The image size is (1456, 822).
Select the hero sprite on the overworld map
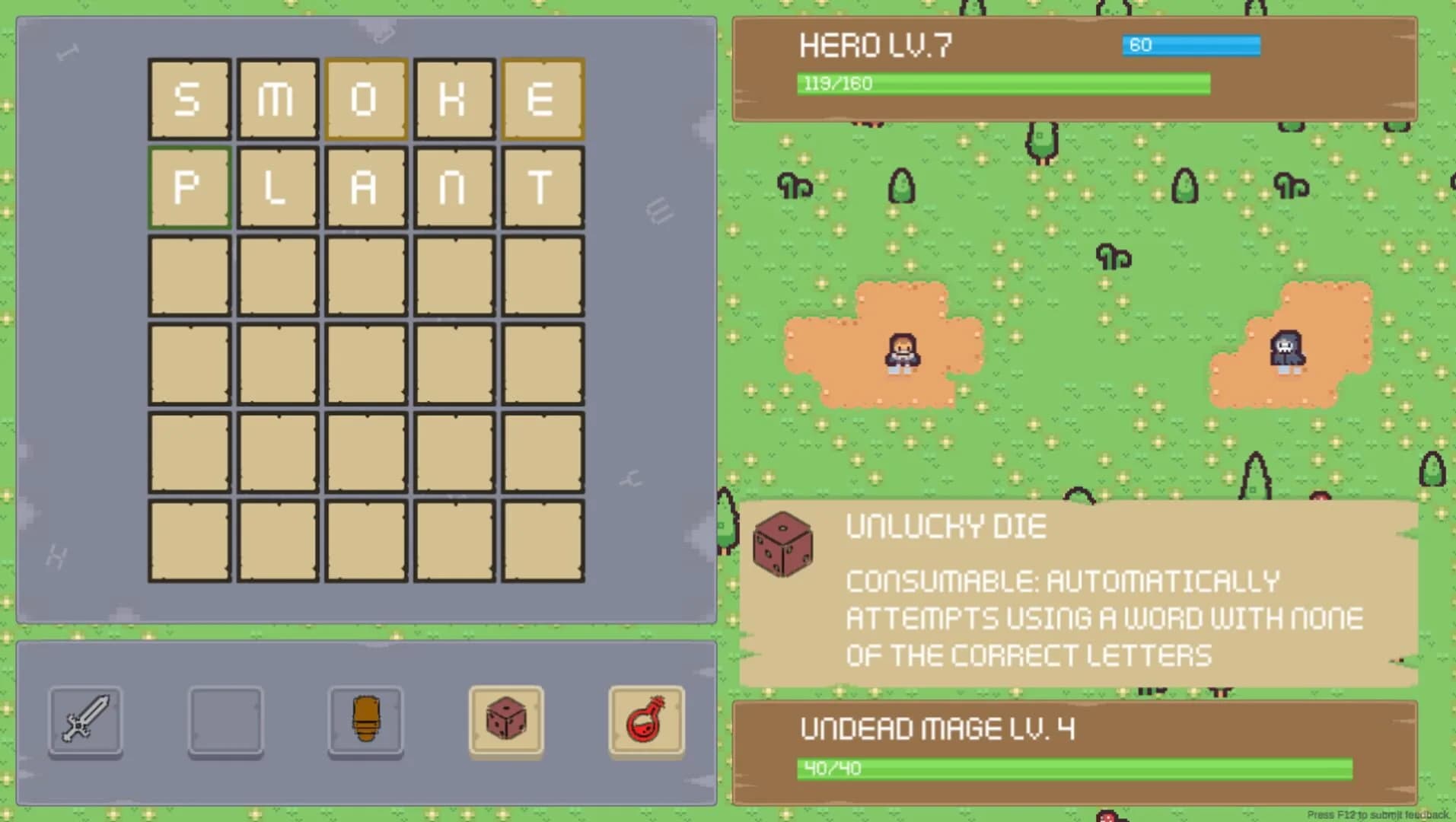900,352
